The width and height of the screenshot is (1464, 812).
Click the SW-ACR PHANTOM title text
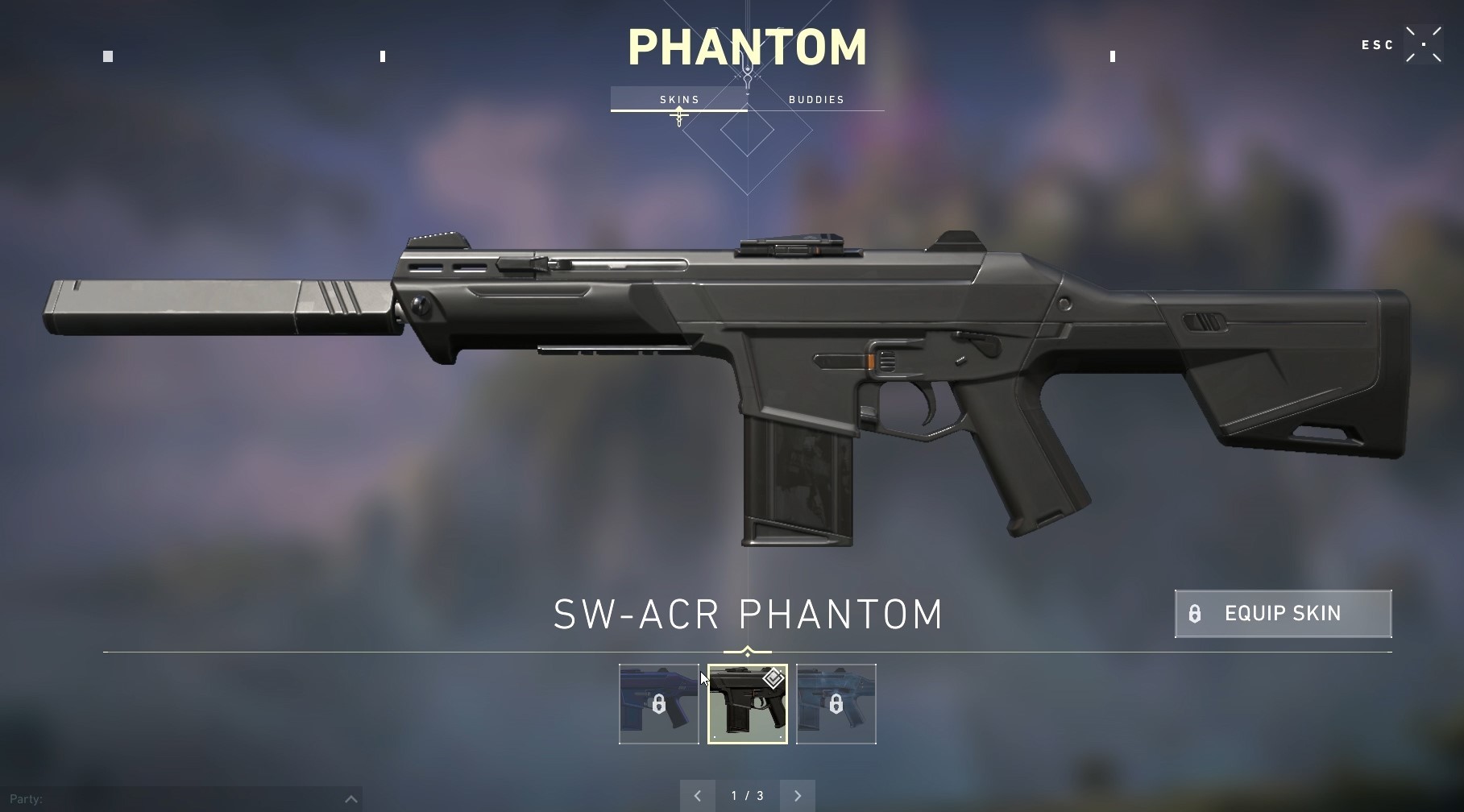747,614
